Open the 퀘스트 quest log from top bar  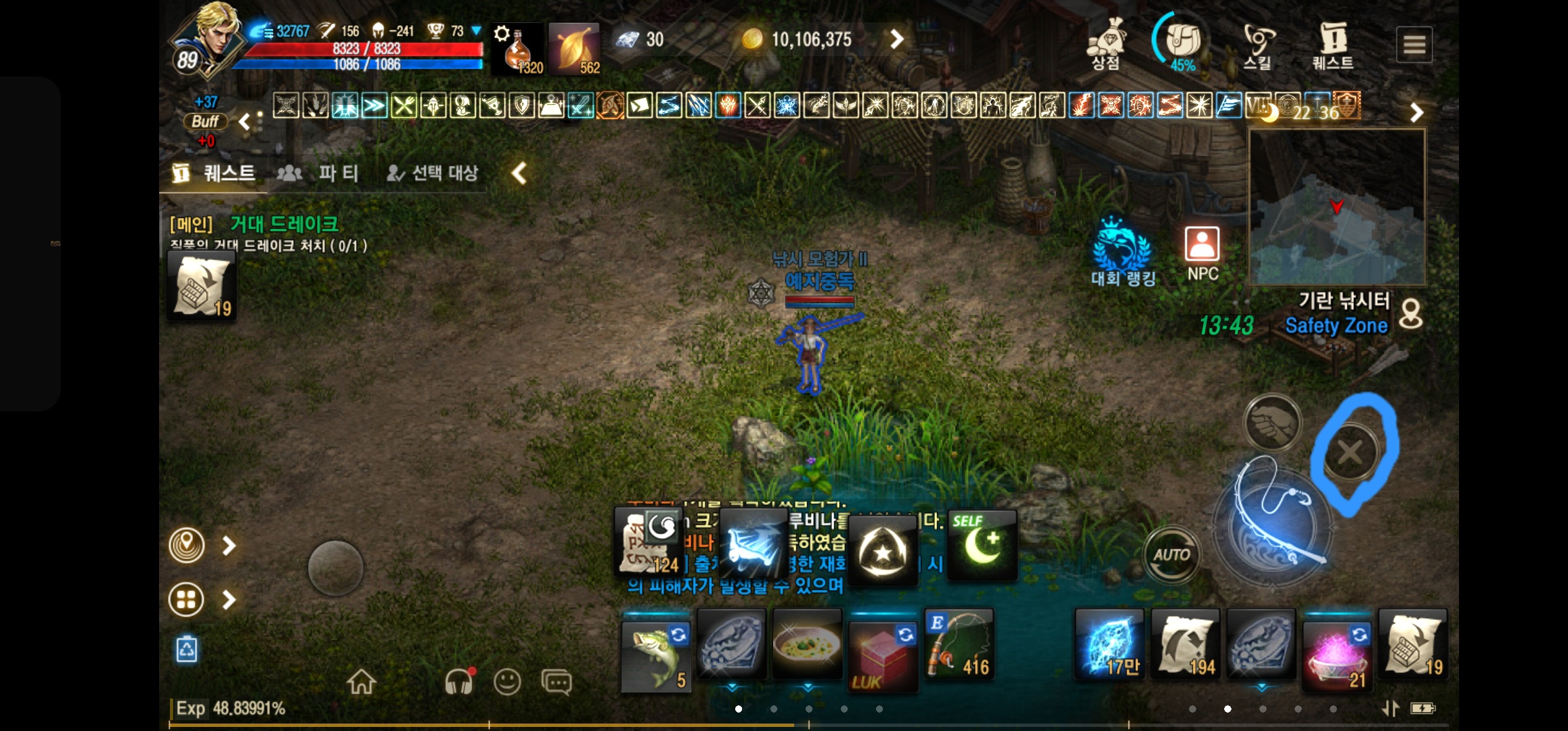pyautogui.click(x=1332, y=45)
